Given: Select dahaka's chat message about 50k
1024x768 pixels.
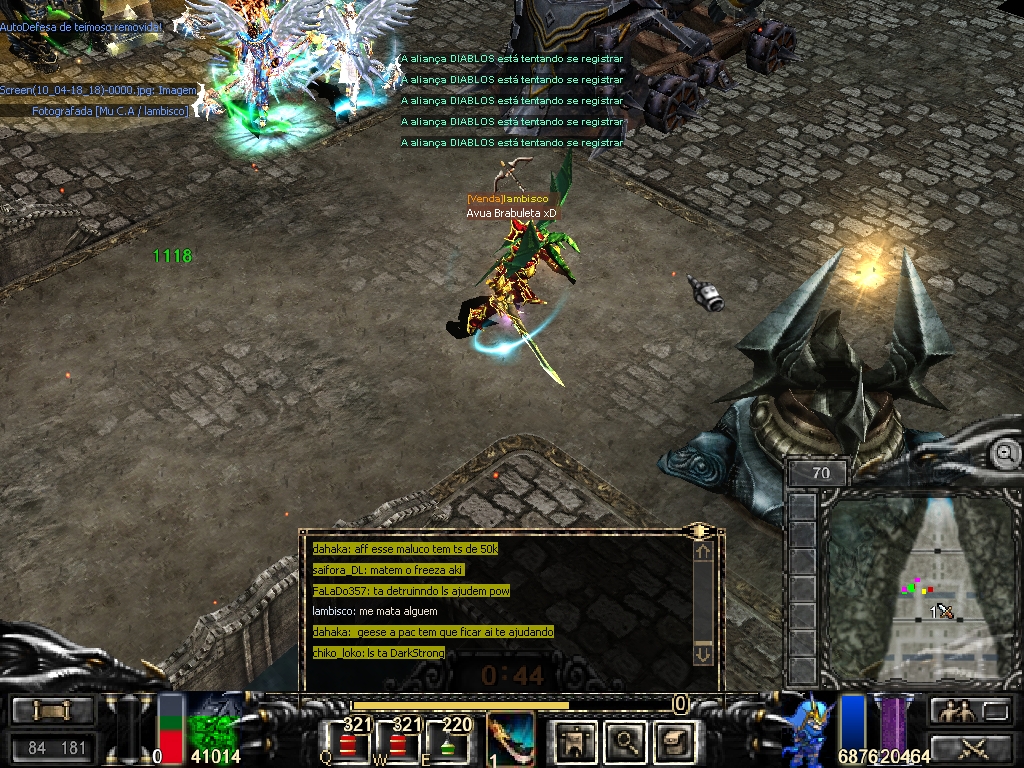Looking at the screenshot, I should click(x=405, y=549).
